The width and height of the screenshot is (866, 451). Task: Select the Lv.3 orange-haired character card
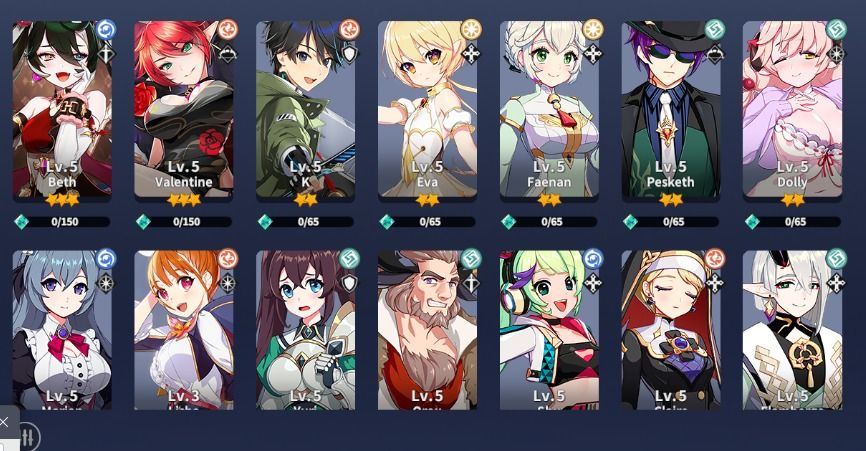click(184, 330)
